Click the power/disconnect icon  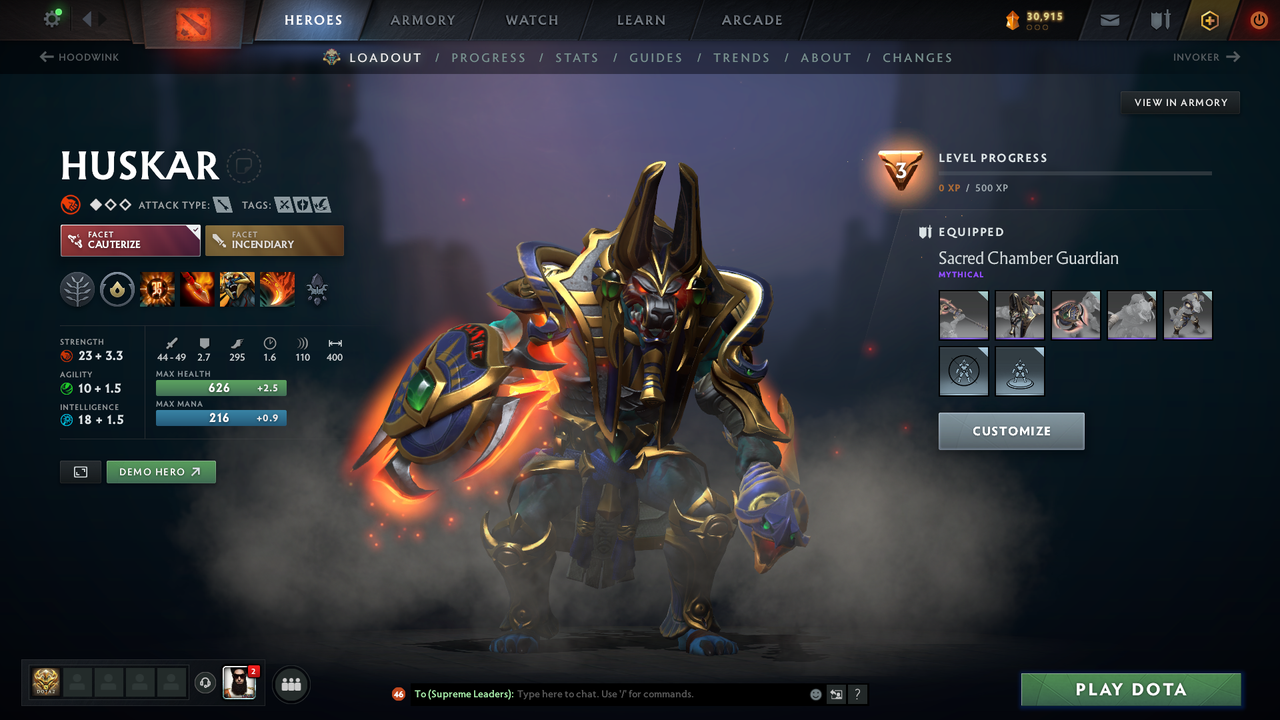coord(1258,20)
